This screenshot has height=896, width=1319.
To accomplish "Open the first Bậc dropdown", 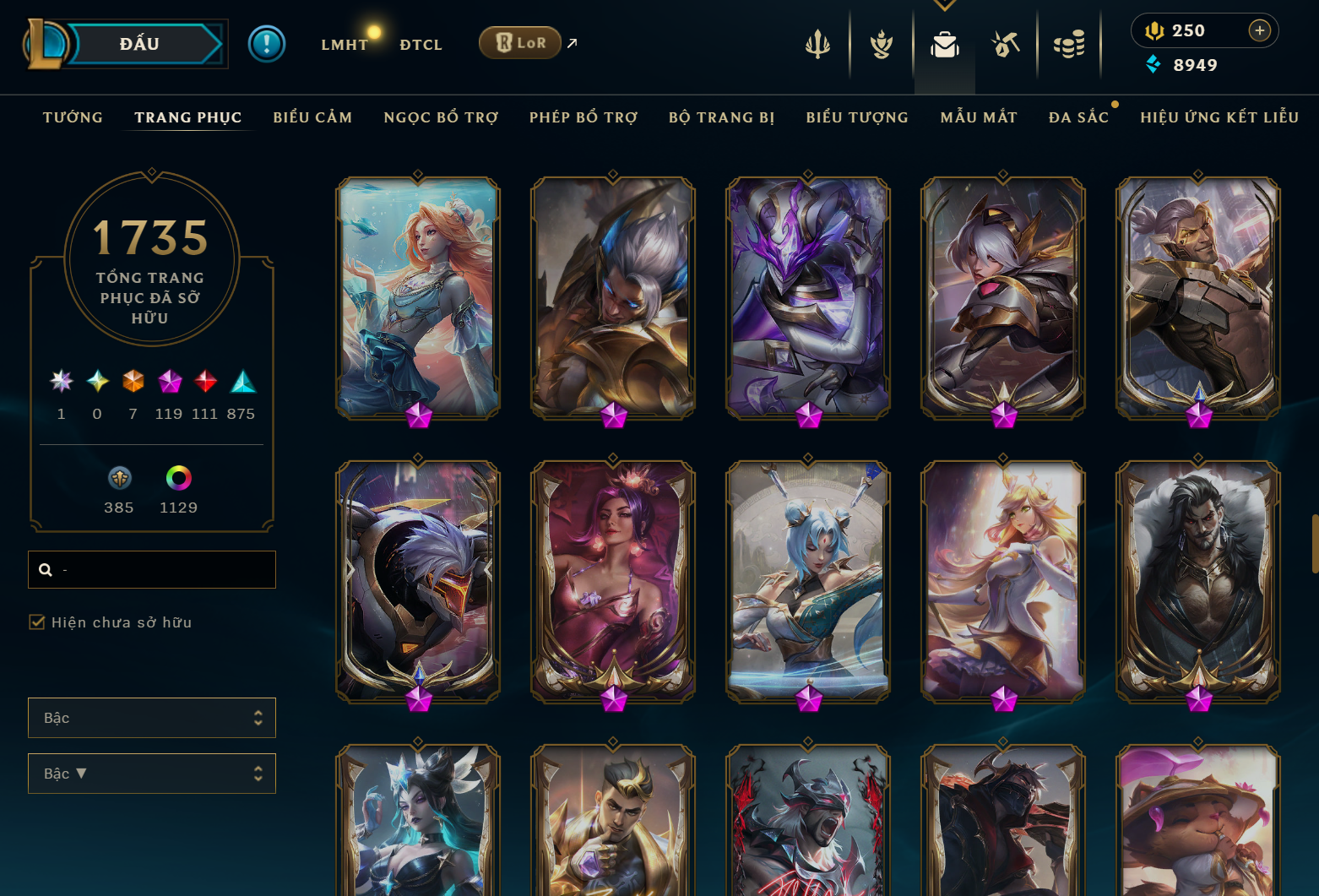I will 152,717.
